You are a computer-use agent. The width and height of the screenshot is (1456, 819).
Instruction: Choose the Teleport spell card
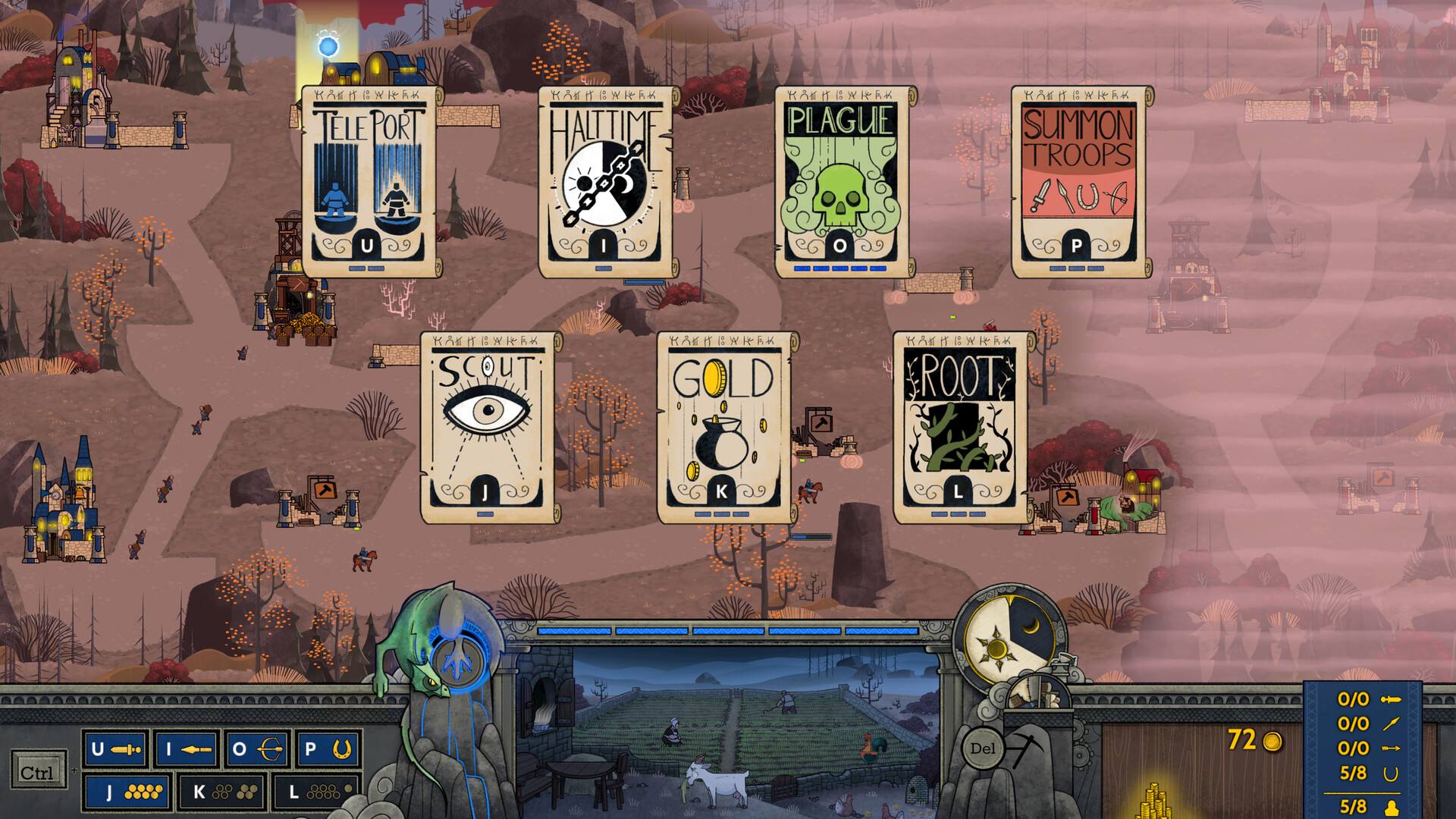(x=369, y=180)
